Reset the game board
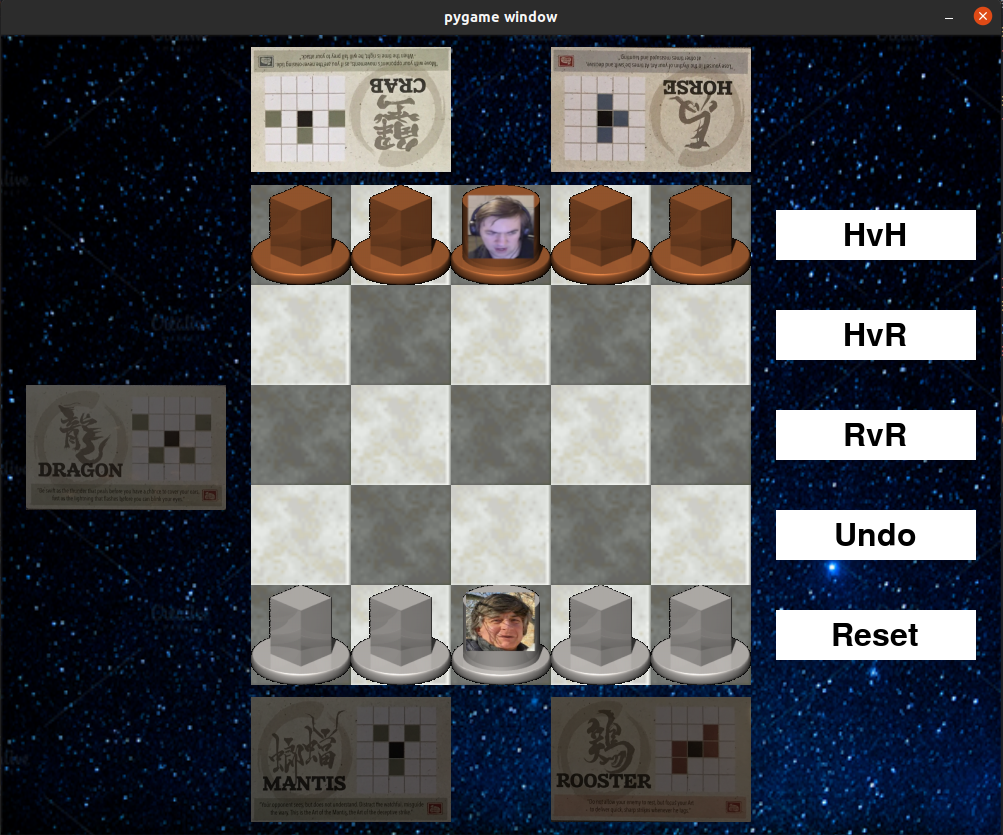This screenshot has height=835, width=1003. click(x=875, y=635)
